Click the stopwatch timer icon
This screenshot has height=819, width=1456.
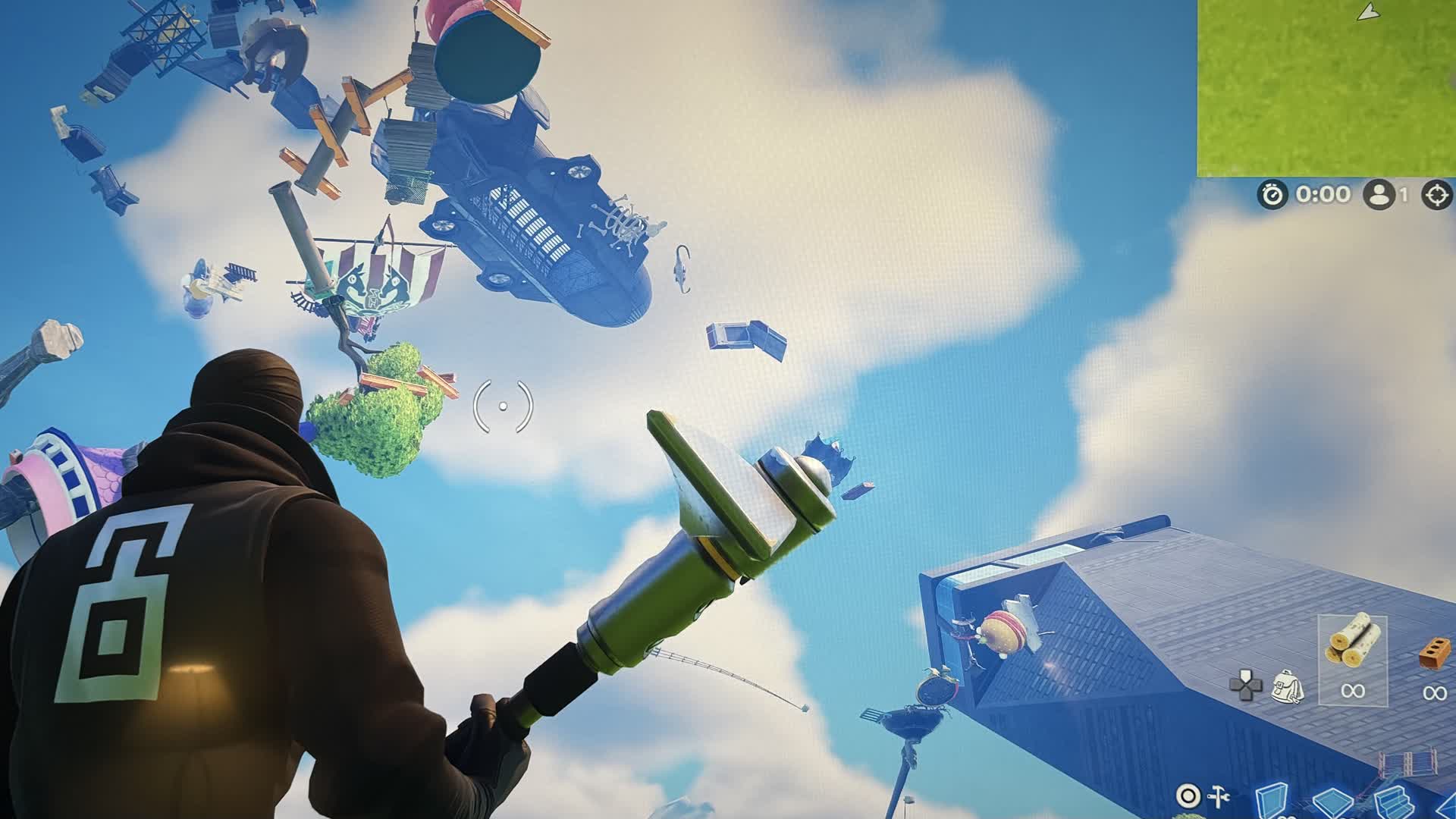pyautogui.click(x=1271, y=194)
